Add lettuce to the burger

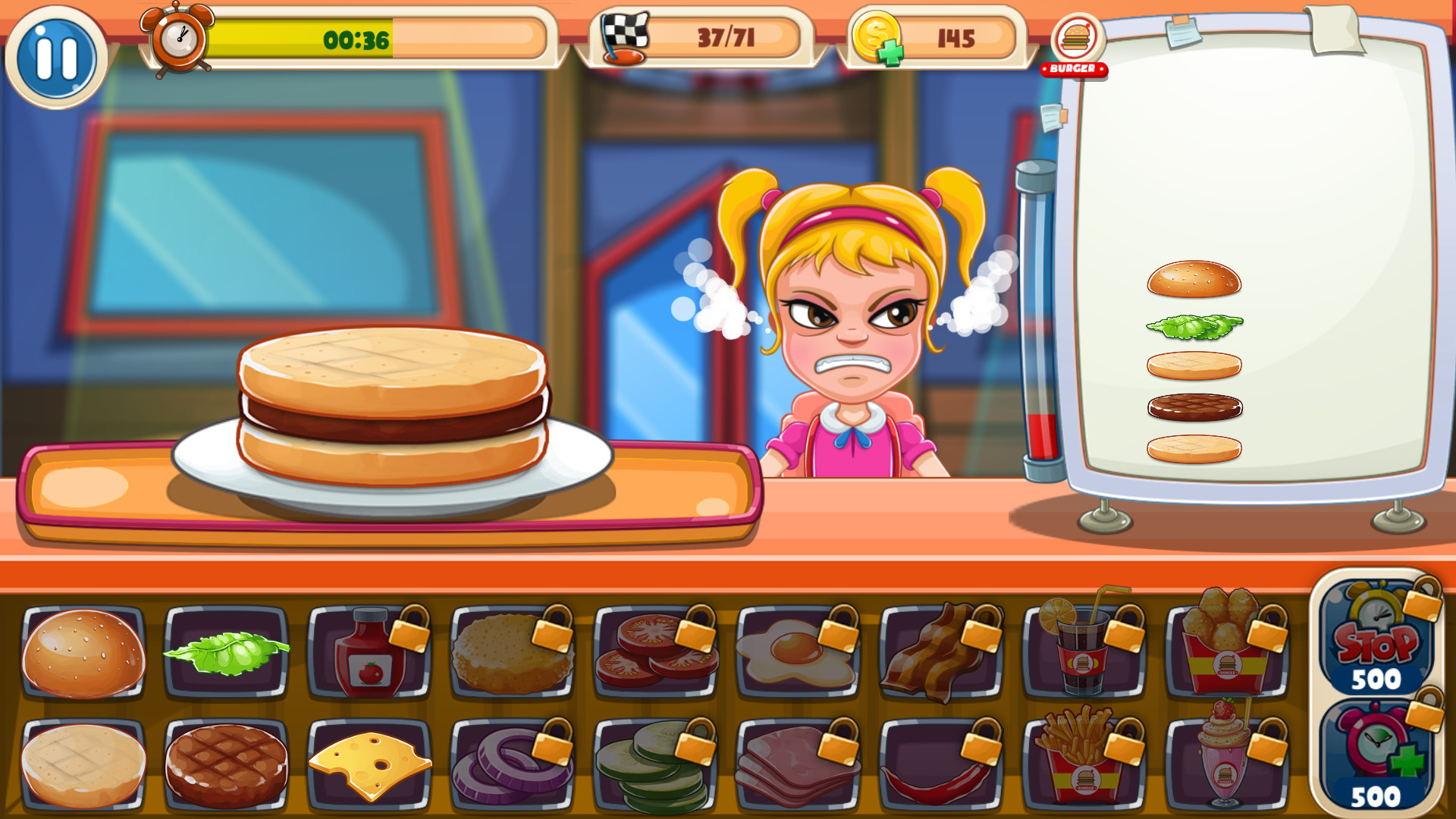click(226, 654)
